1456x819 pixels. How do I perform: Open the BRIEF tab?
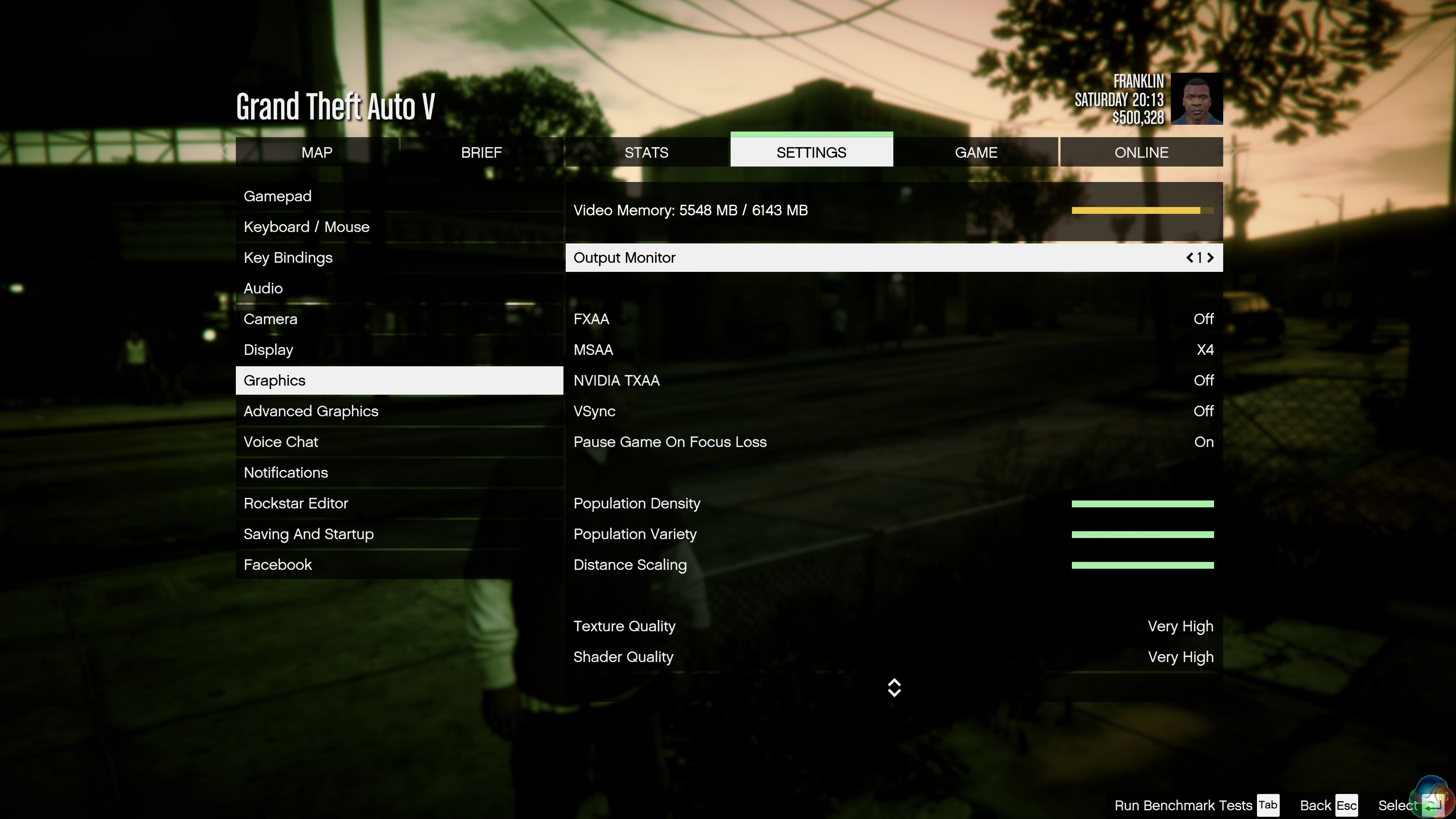(x=481, y=152)
